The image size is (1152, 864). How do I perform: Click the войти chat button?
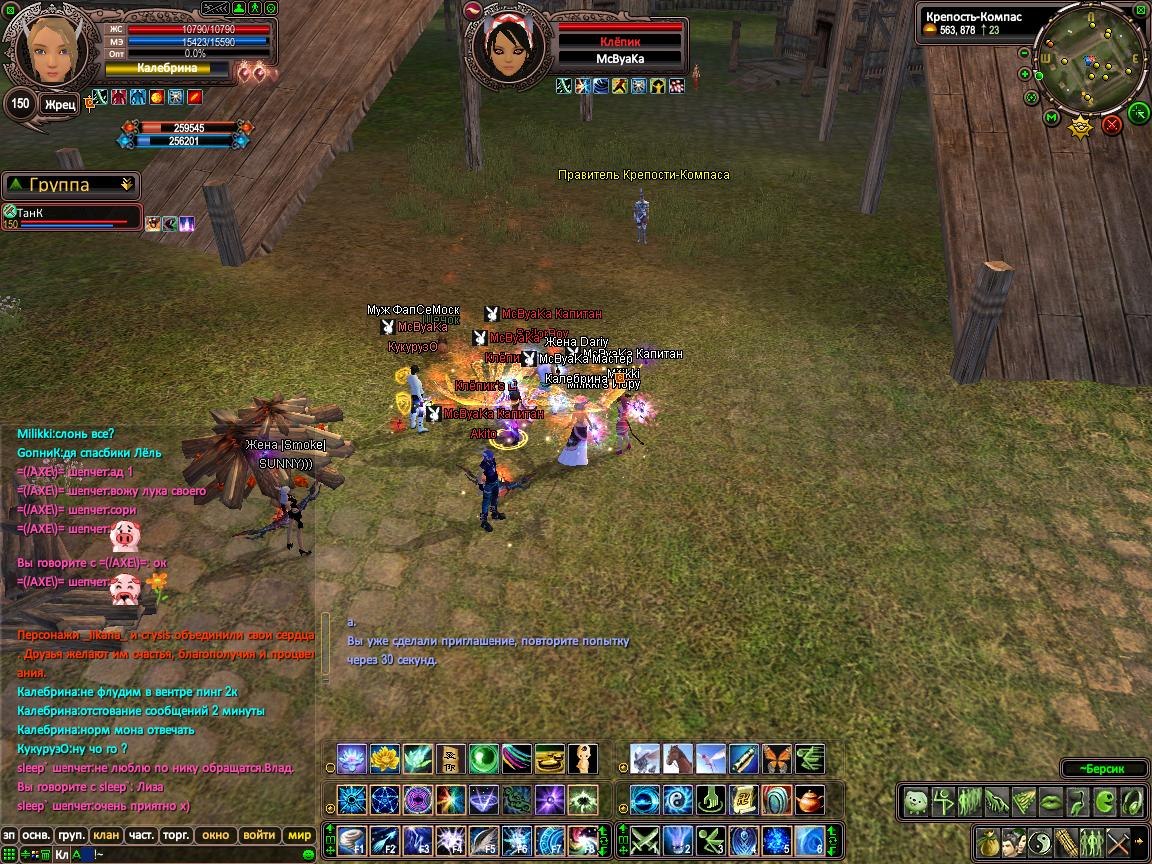pyautogui.click(x=259, y=835)
